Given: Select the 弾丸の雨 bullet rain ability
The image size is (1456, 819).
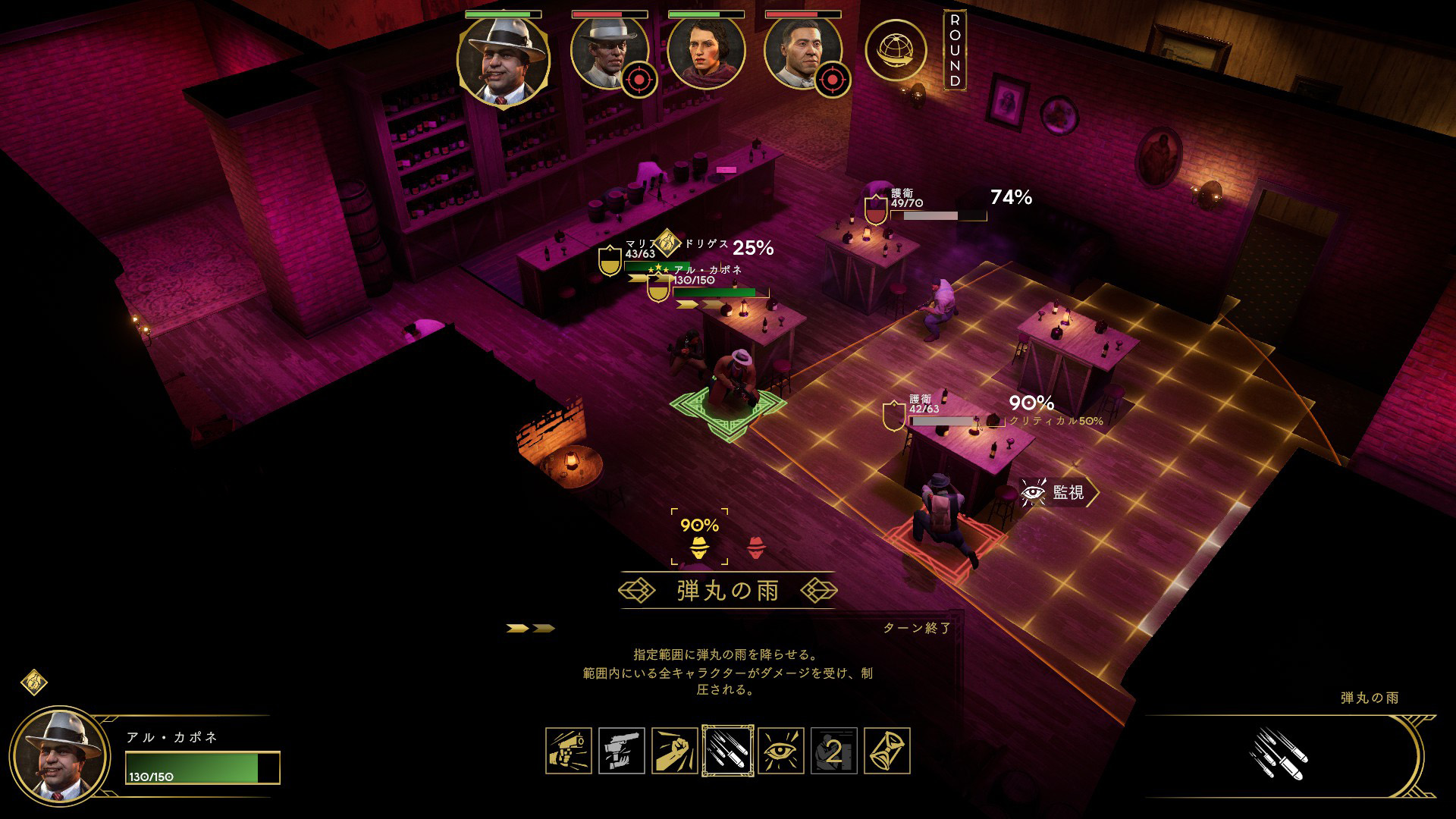Looking at the screenshot, I should (x=728, y=751).
